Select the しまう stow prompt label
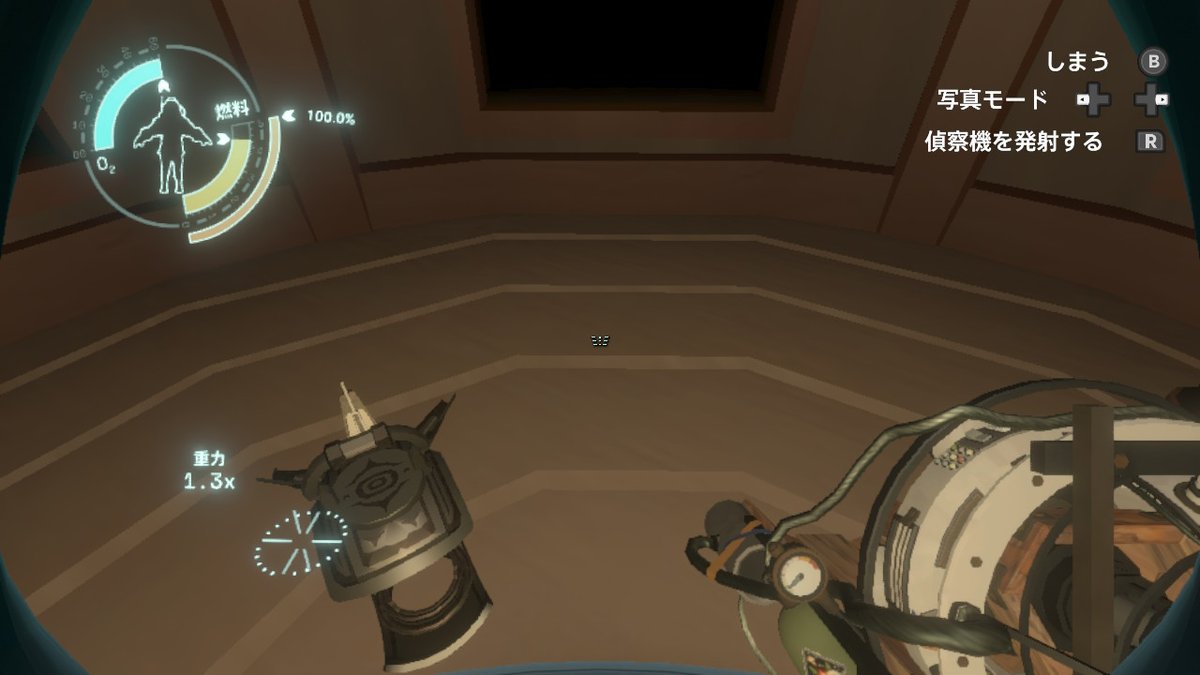Image resolution: width=1200 pixels, height=675 pixels. click(x=1077, y=62)
